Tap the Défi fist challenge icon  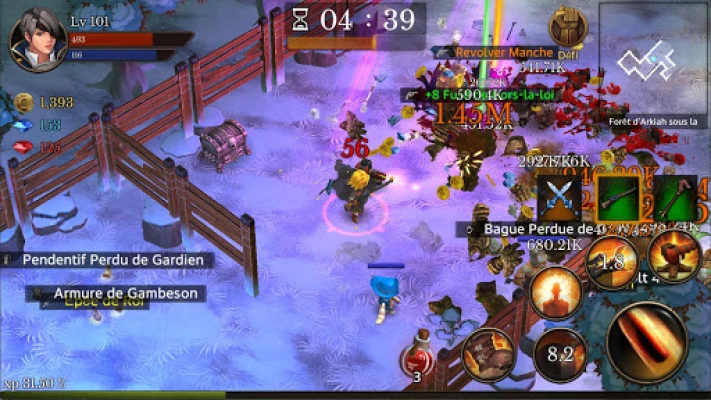tap(567, 30)
